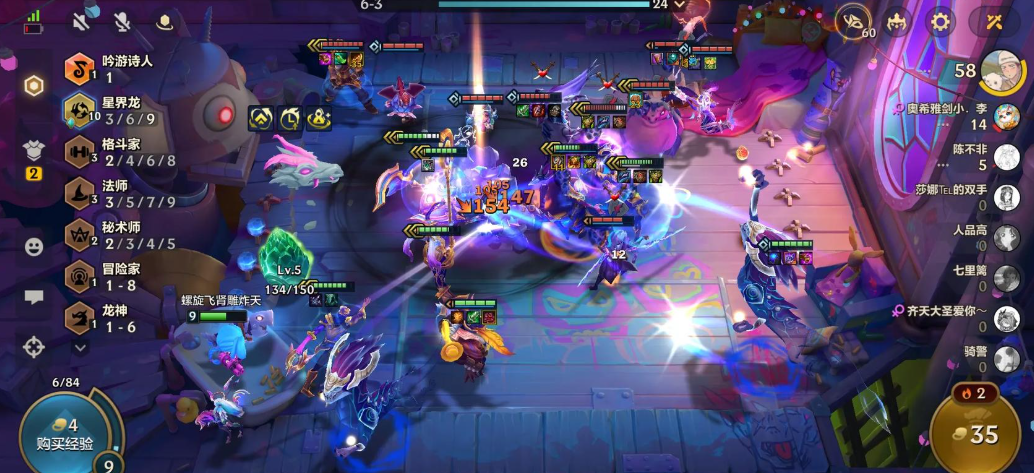This screenshot has width=1034, height=473.
Task: Open the gear settings menu
Action: 940,21
